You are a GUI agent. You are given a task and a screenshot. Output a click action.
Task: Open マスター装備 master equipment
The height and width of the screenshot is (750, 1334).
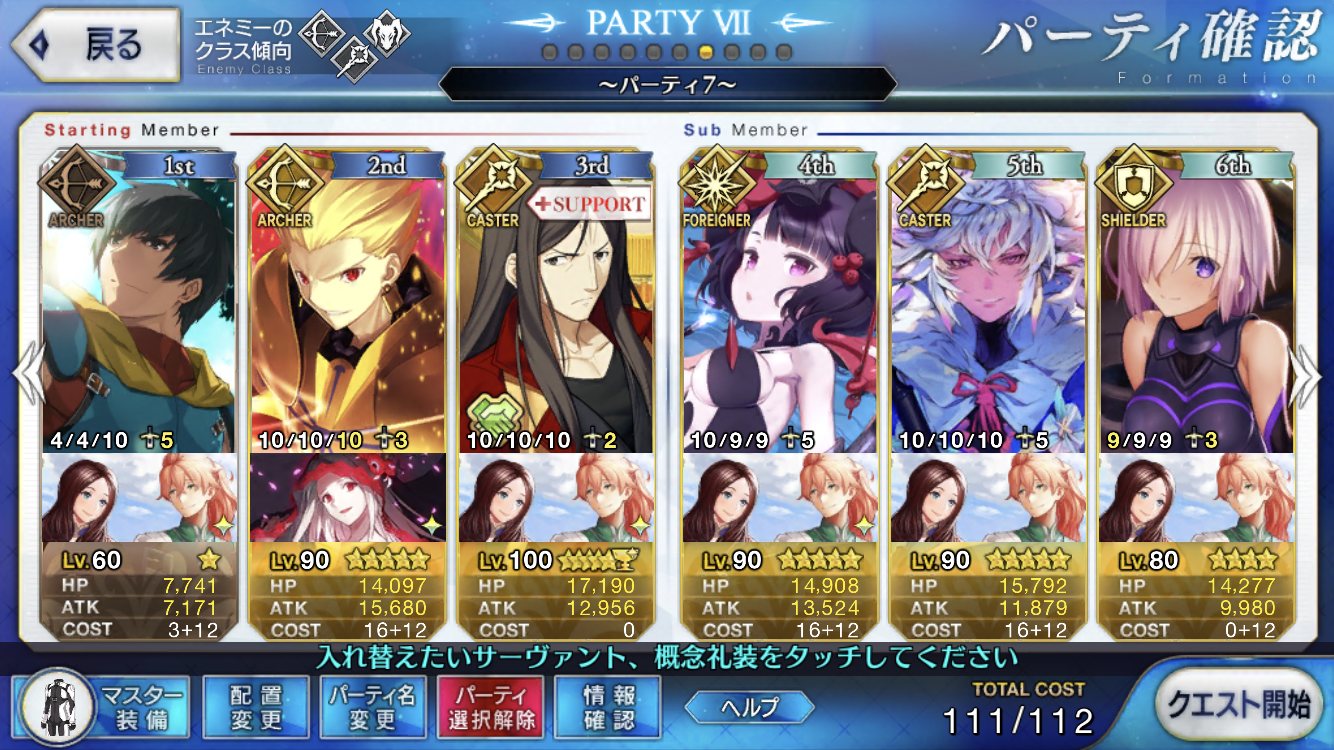coord(104,707)
